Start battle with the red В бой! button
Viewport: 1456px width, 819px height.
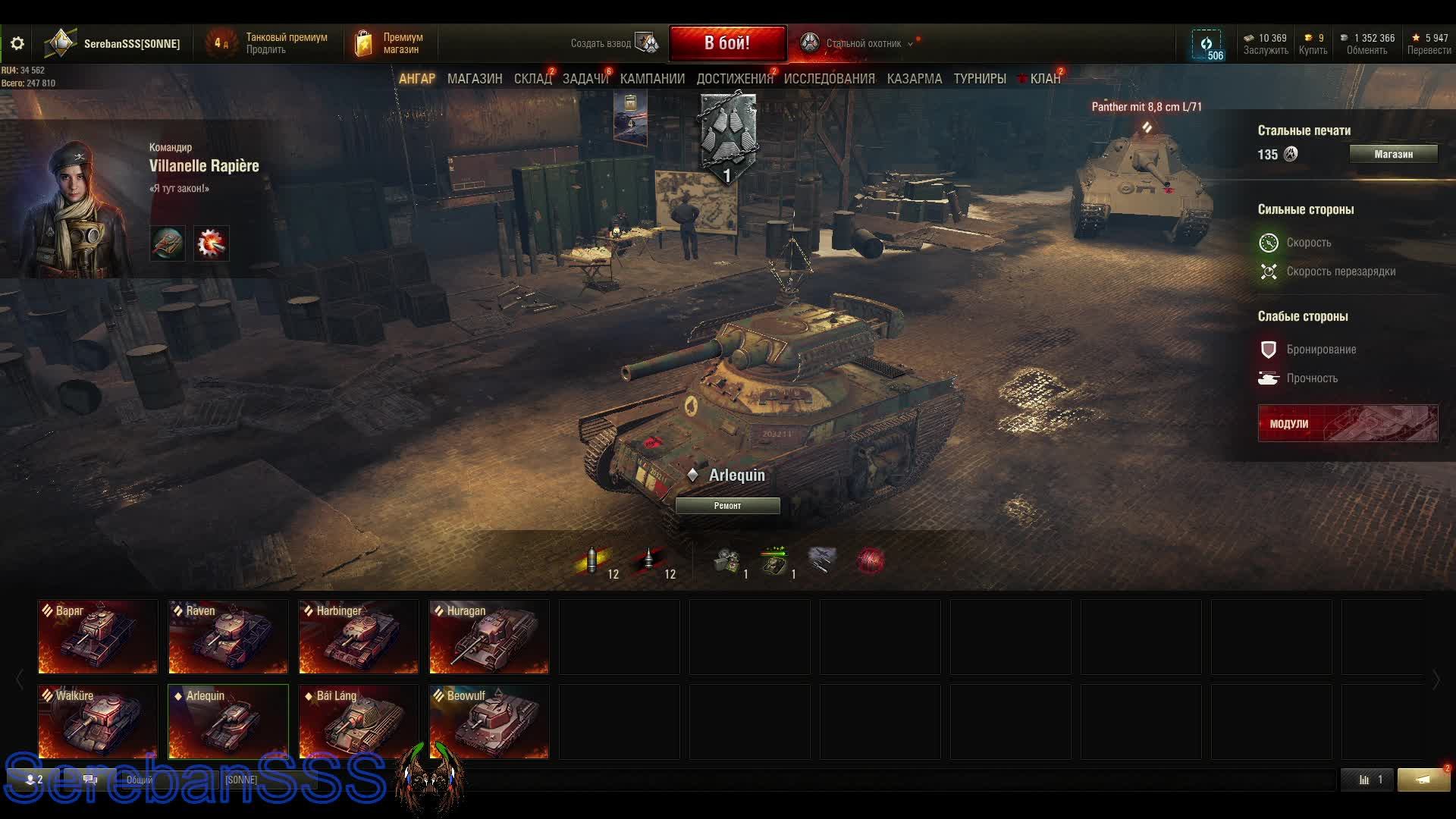tap(726, 43)
